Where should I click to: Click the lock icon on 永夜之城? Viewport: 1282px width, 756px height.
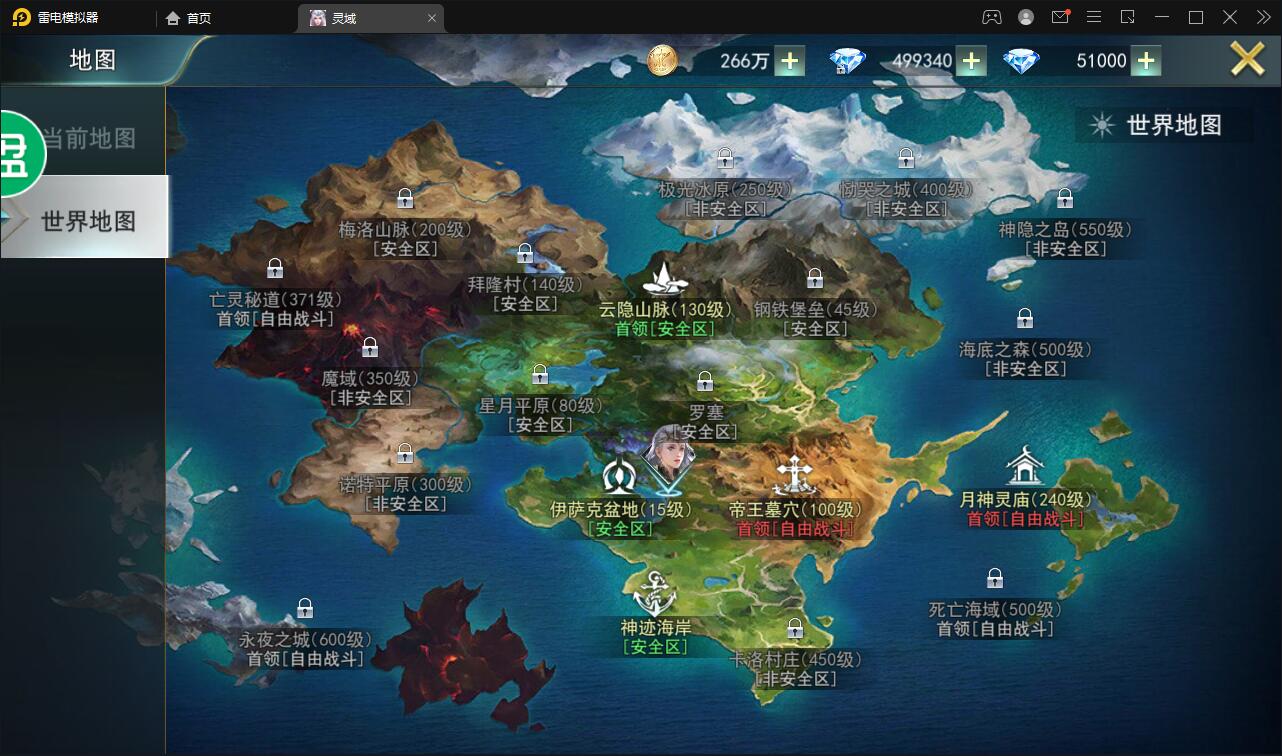[305, 608]
